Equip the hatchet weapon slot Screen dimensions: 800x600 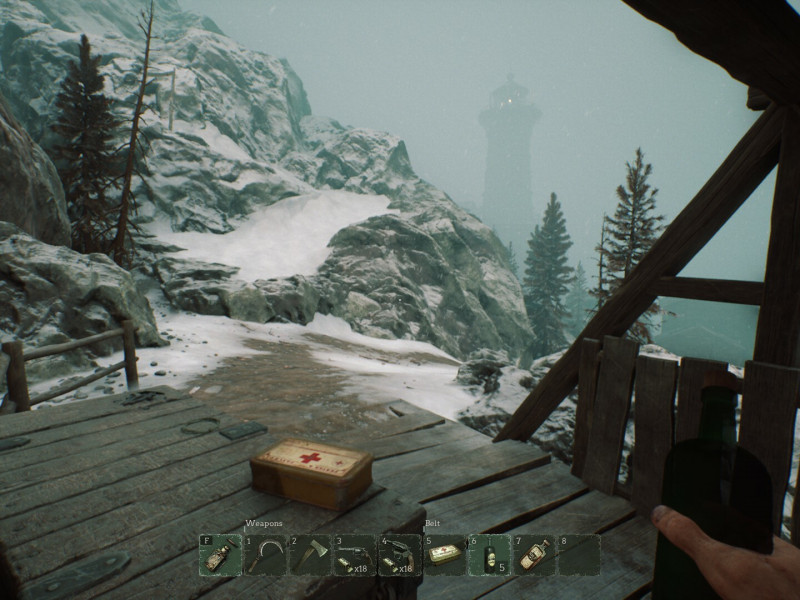point(309,555)
